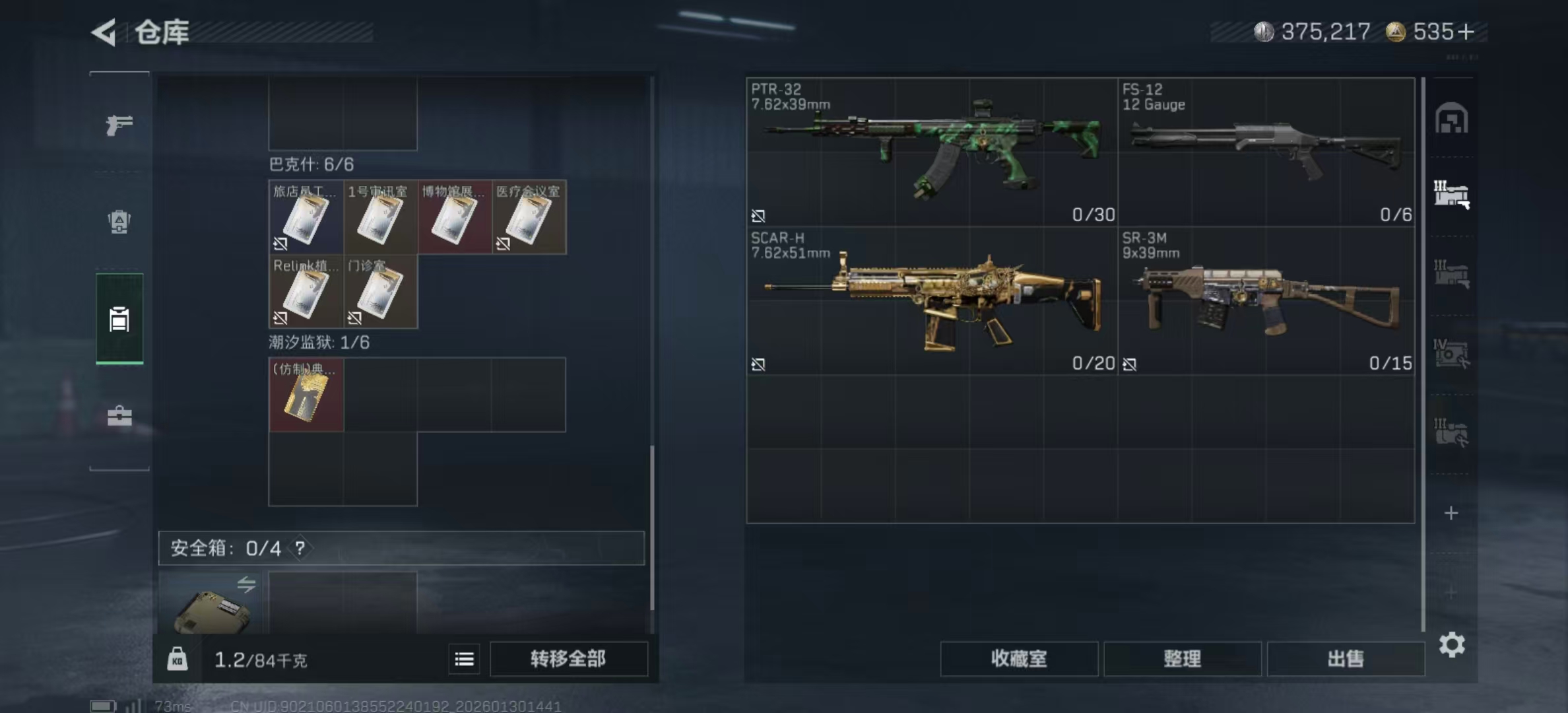The width and height of the screenshot is (1568, 713).
Task: Click the 出售 sell button
Action: [1346, 658]
